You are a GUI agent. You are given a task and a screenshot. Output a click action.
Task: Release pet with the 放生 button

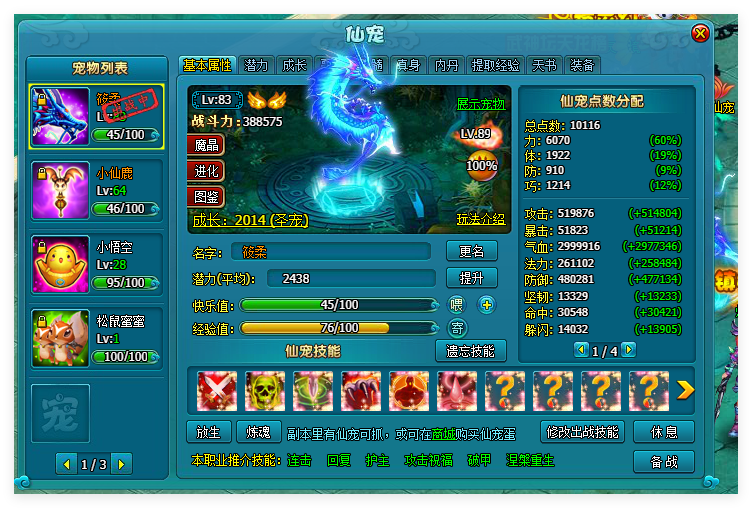208,432
